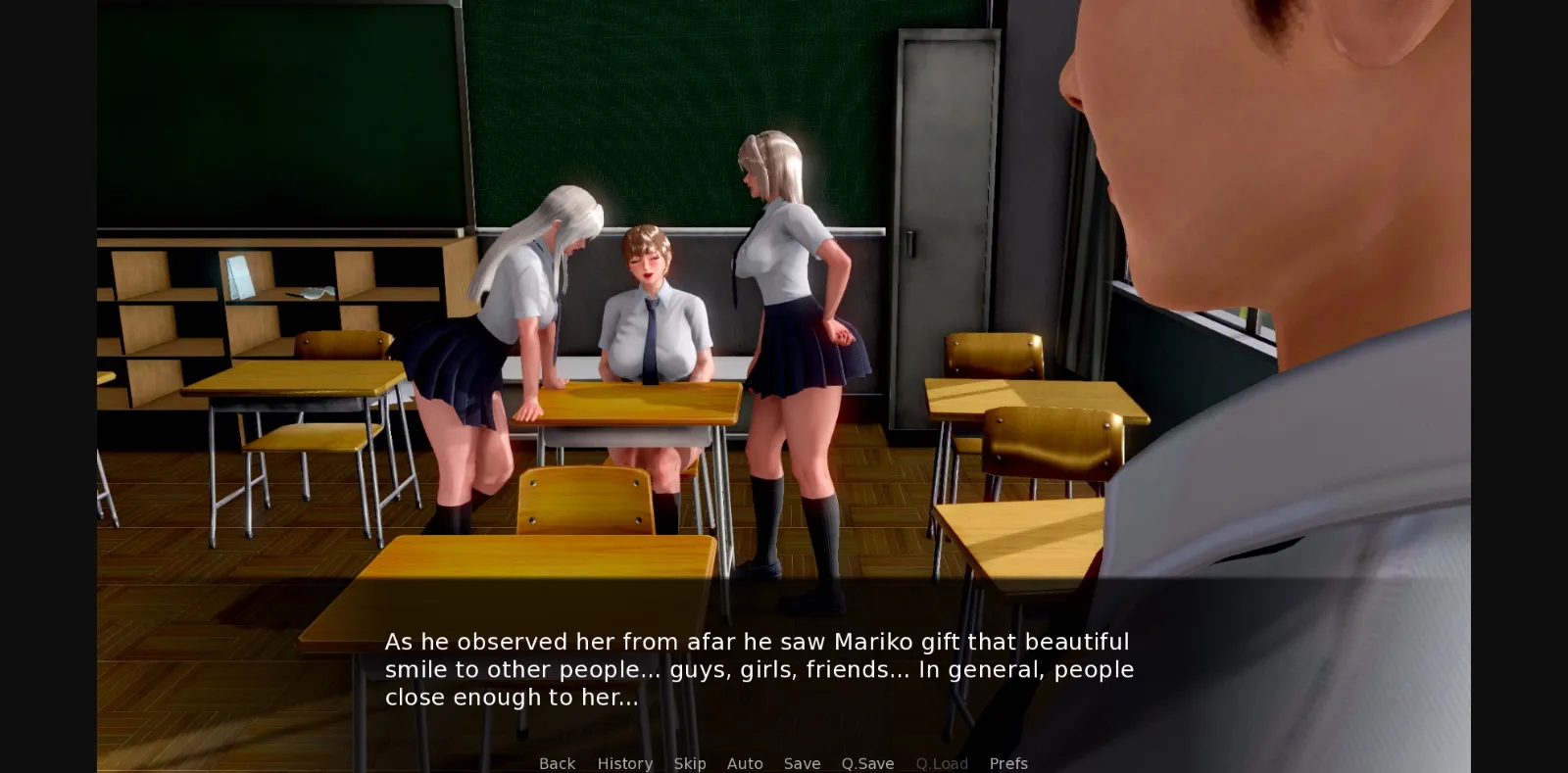
Task: Load the last quick save with Q.Load
Action: (941, 763)
